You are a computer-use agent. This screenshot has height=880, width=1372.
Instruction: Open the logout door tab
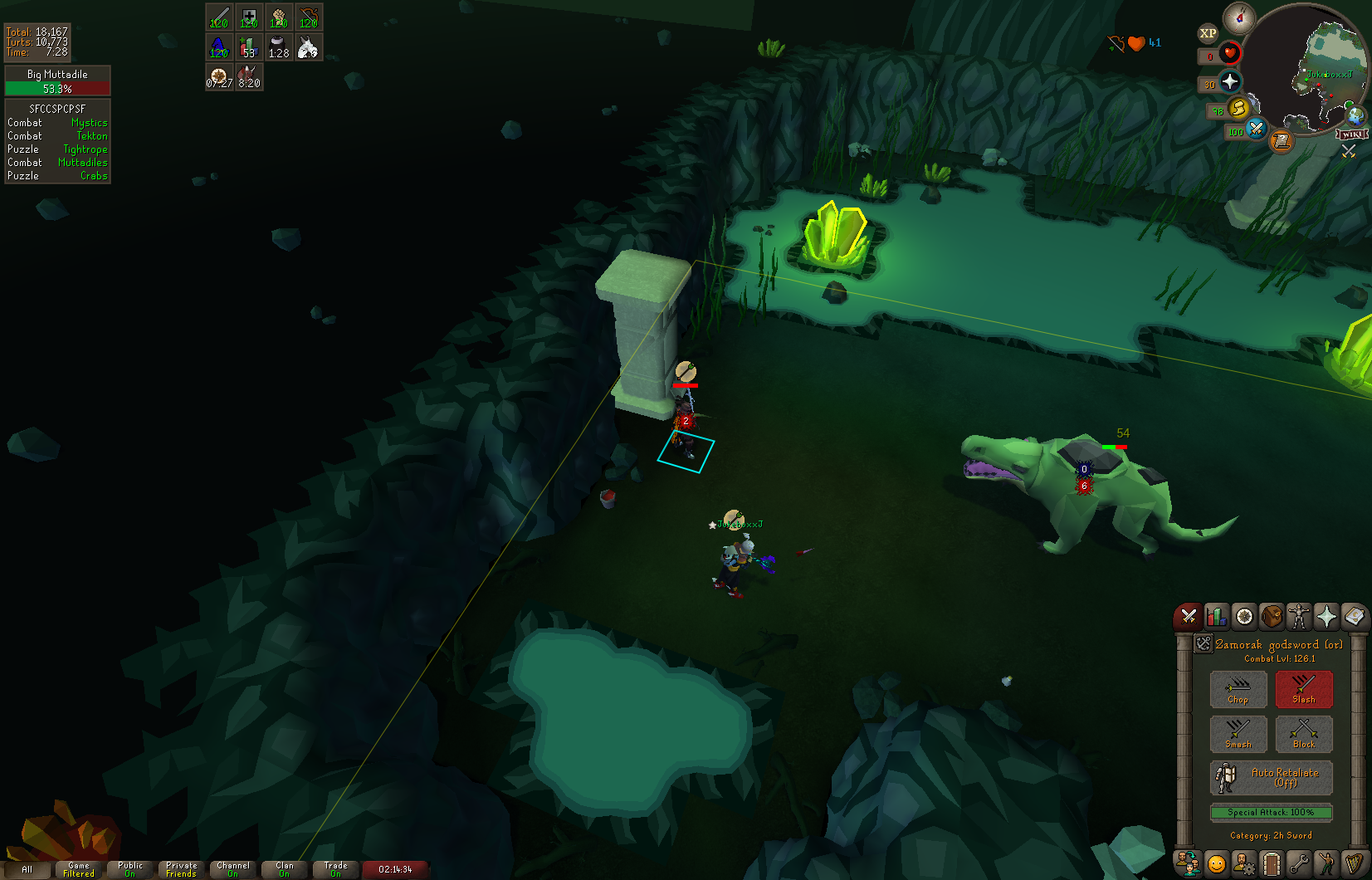tap(1272, 864)
